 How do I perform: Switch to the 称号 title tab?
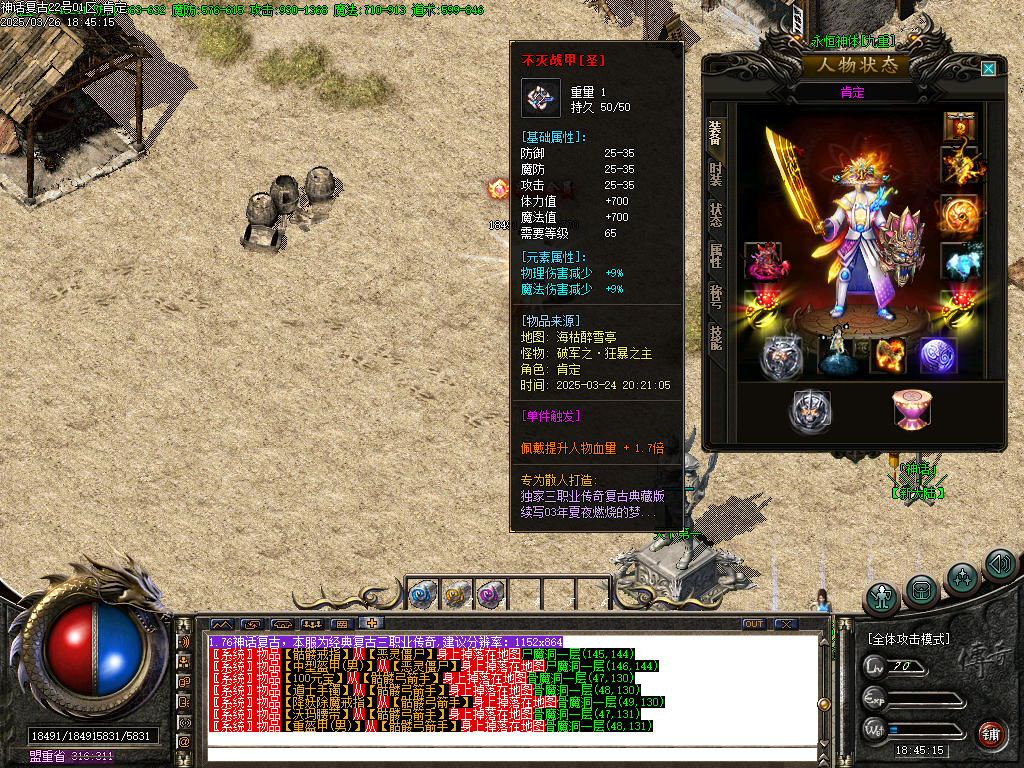[x=716, y=298]
